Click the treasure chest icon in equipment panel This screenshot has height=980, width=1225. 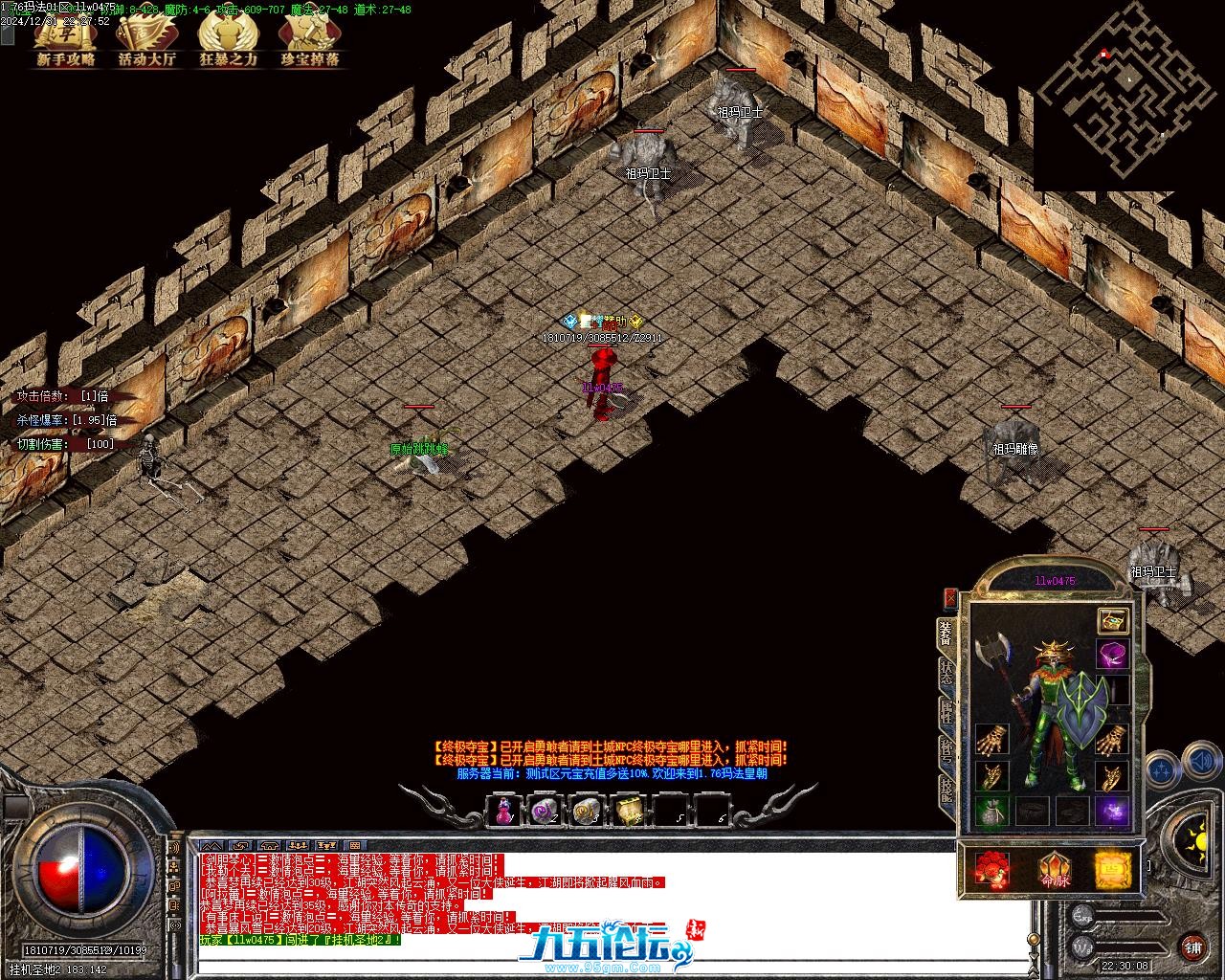coord(1111,620)
